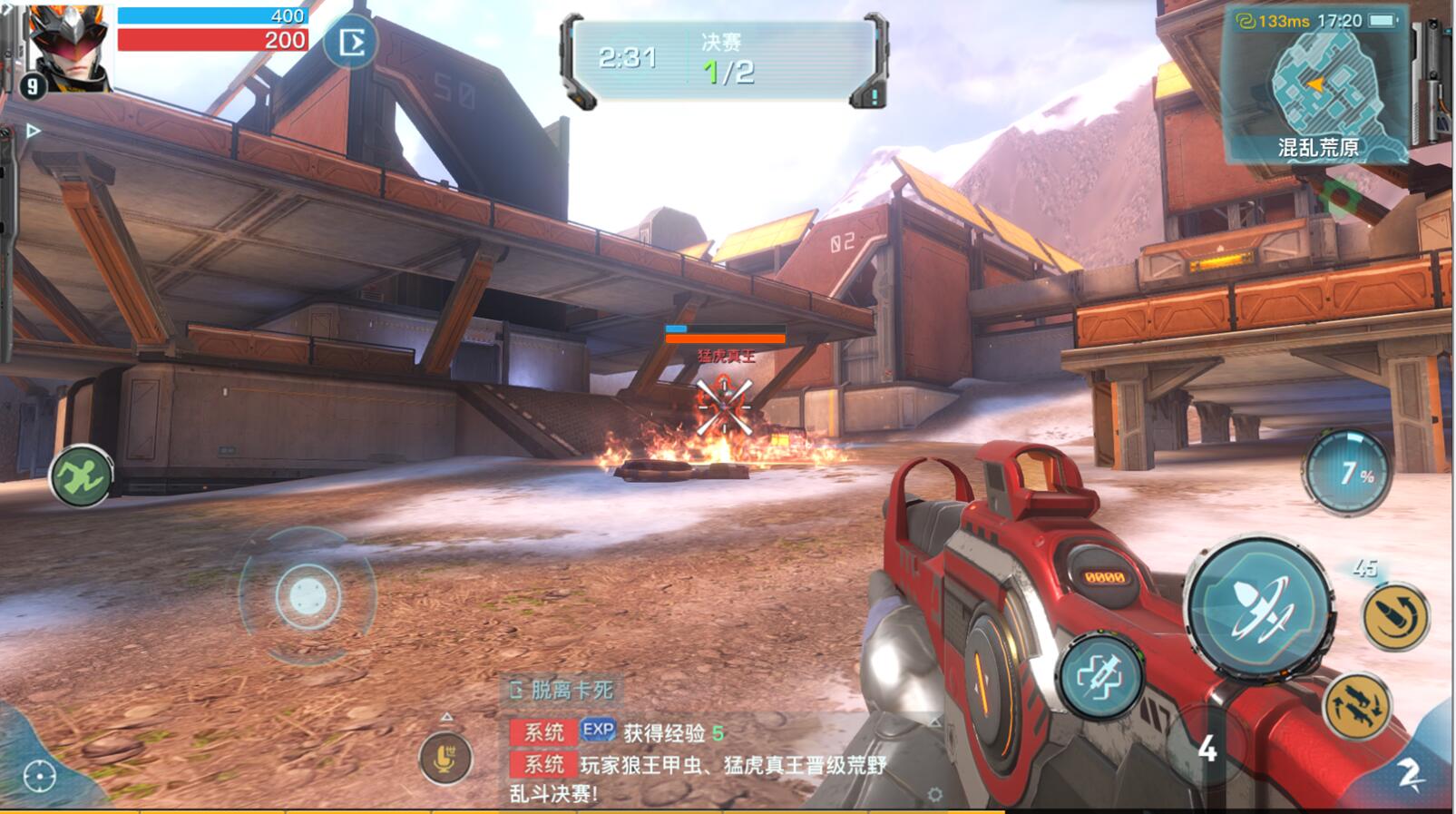Tap the exit match button
Viewport: 1456px width, 814px height.
pyautogui.click(x=351, y=43)
